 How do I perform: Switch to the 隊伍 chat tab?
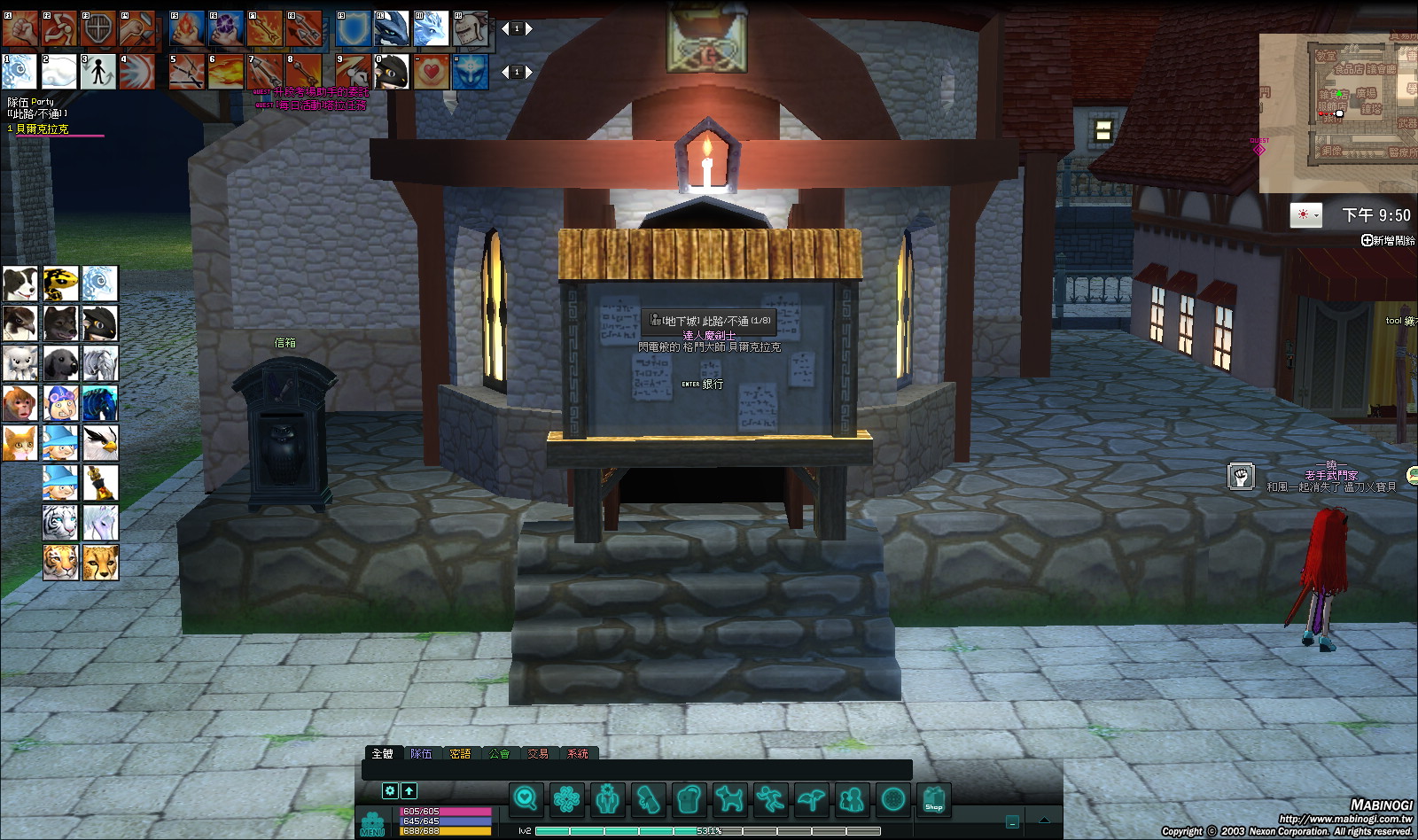(x=421, y=754)
